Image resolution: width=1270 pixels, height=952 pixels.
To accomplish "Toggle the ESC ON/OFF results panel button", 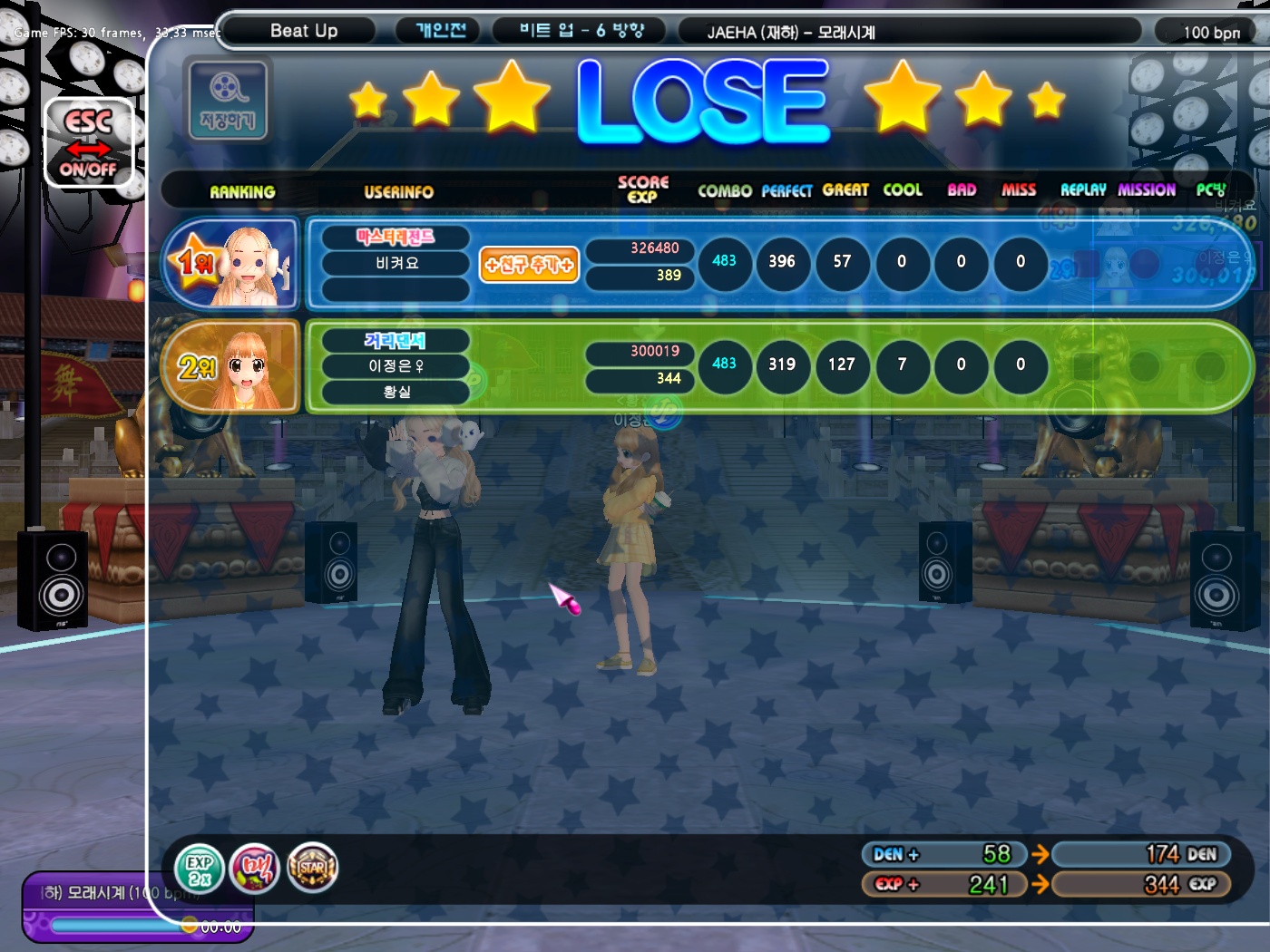I will point(89,143).
